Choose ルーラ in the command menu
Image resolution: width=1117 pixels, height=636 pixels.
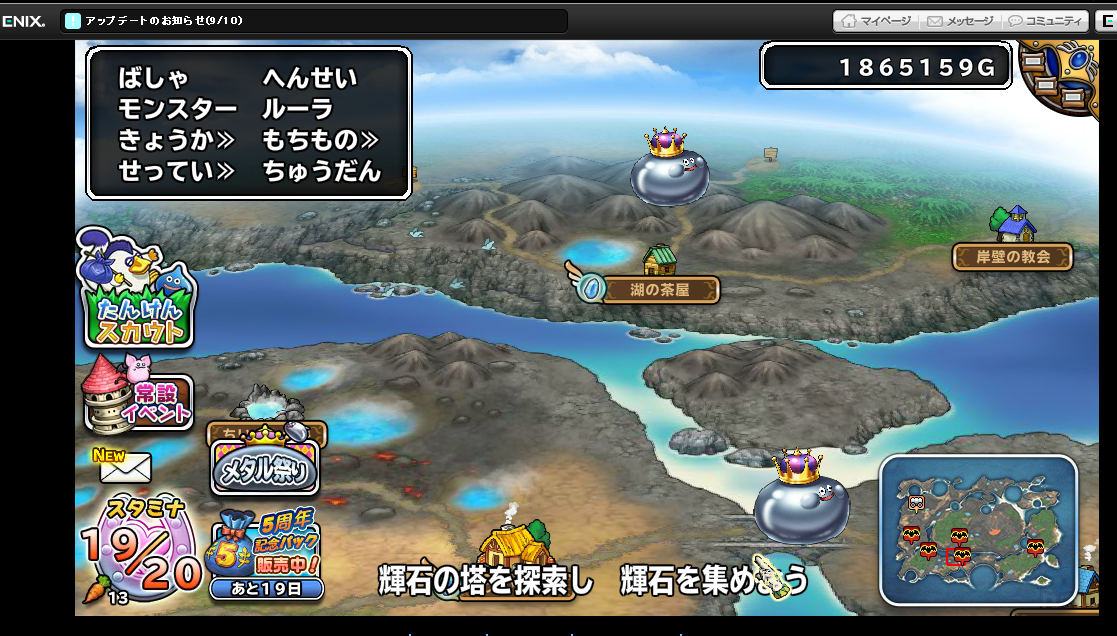click(297, 109)
